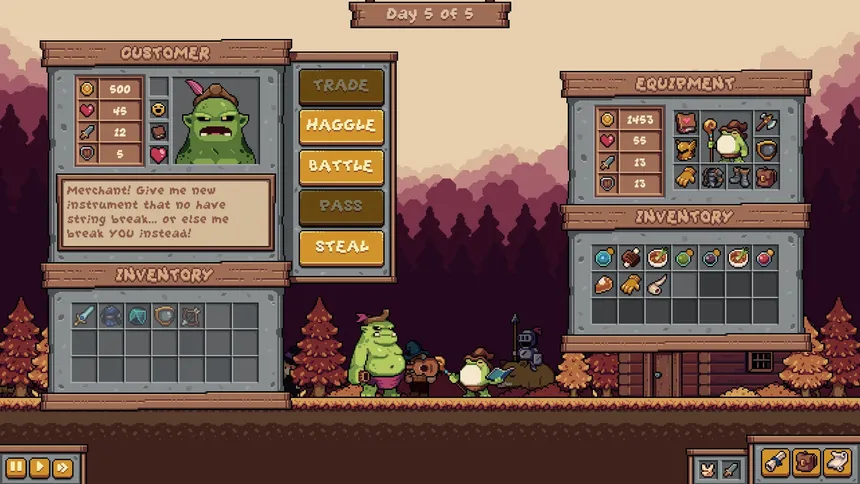
Task: Haggle with the orc customer
Action: click(341, 125)
